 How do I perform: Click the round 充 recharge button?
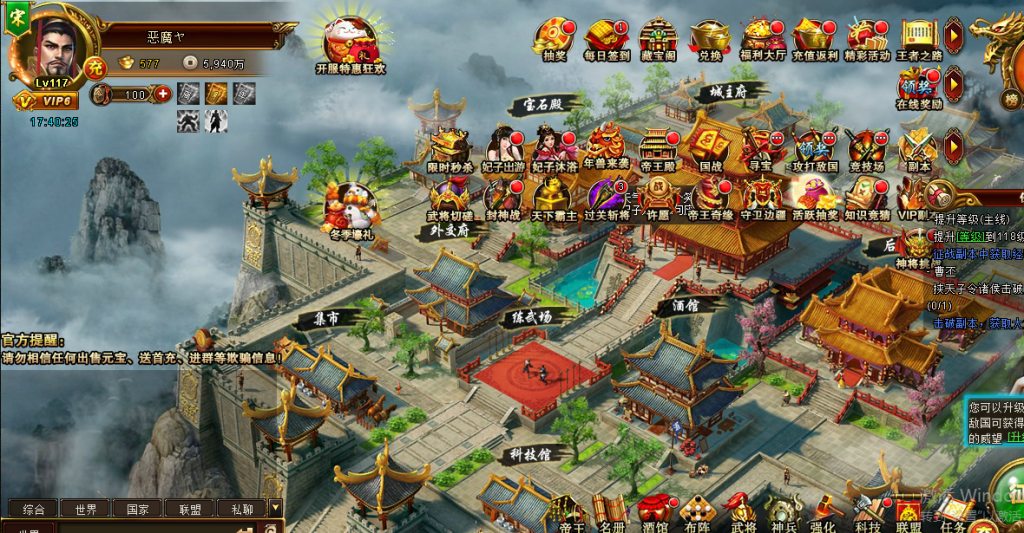coord(94,68)
